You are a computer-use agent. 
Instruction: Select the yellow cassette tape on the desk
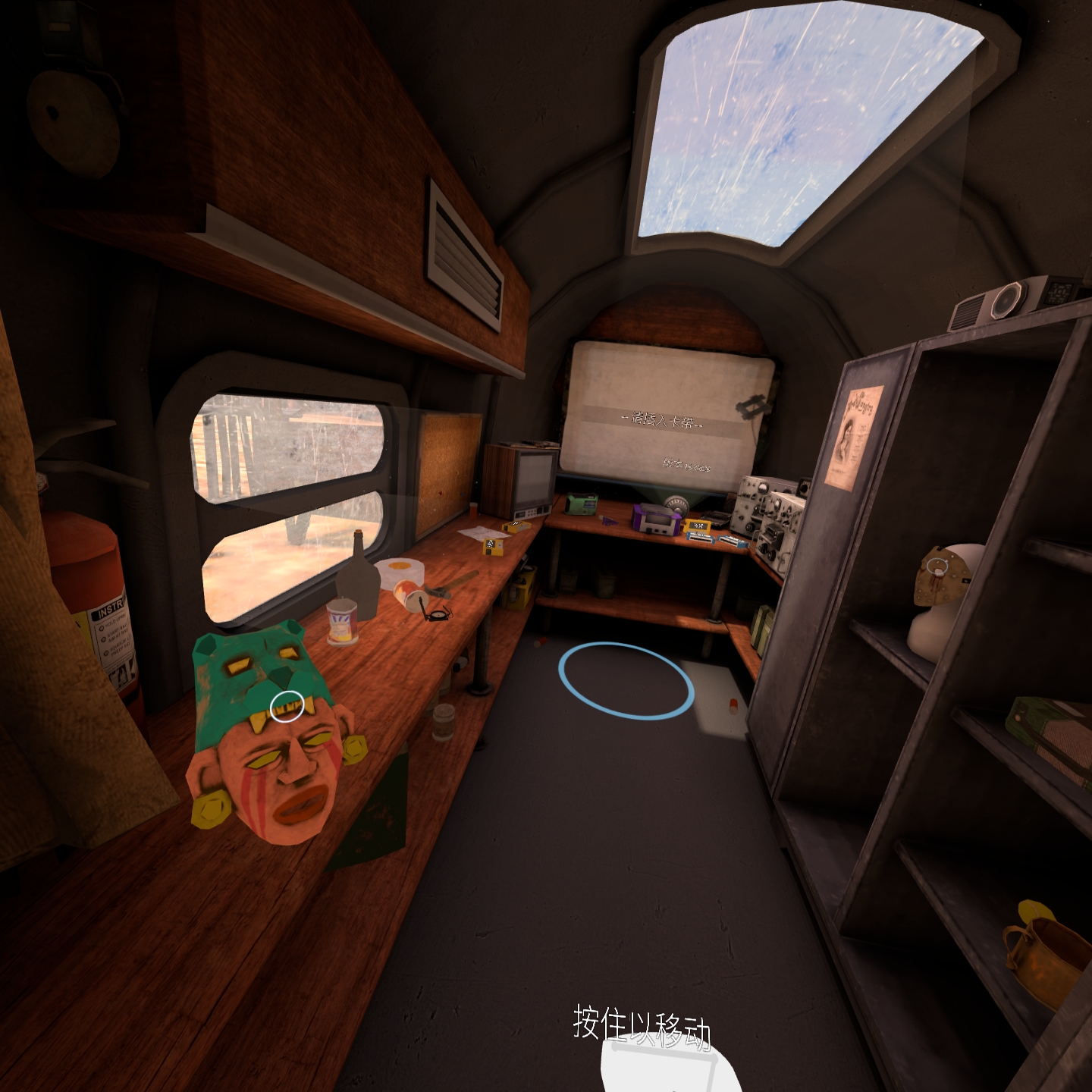tap(696, 525)
